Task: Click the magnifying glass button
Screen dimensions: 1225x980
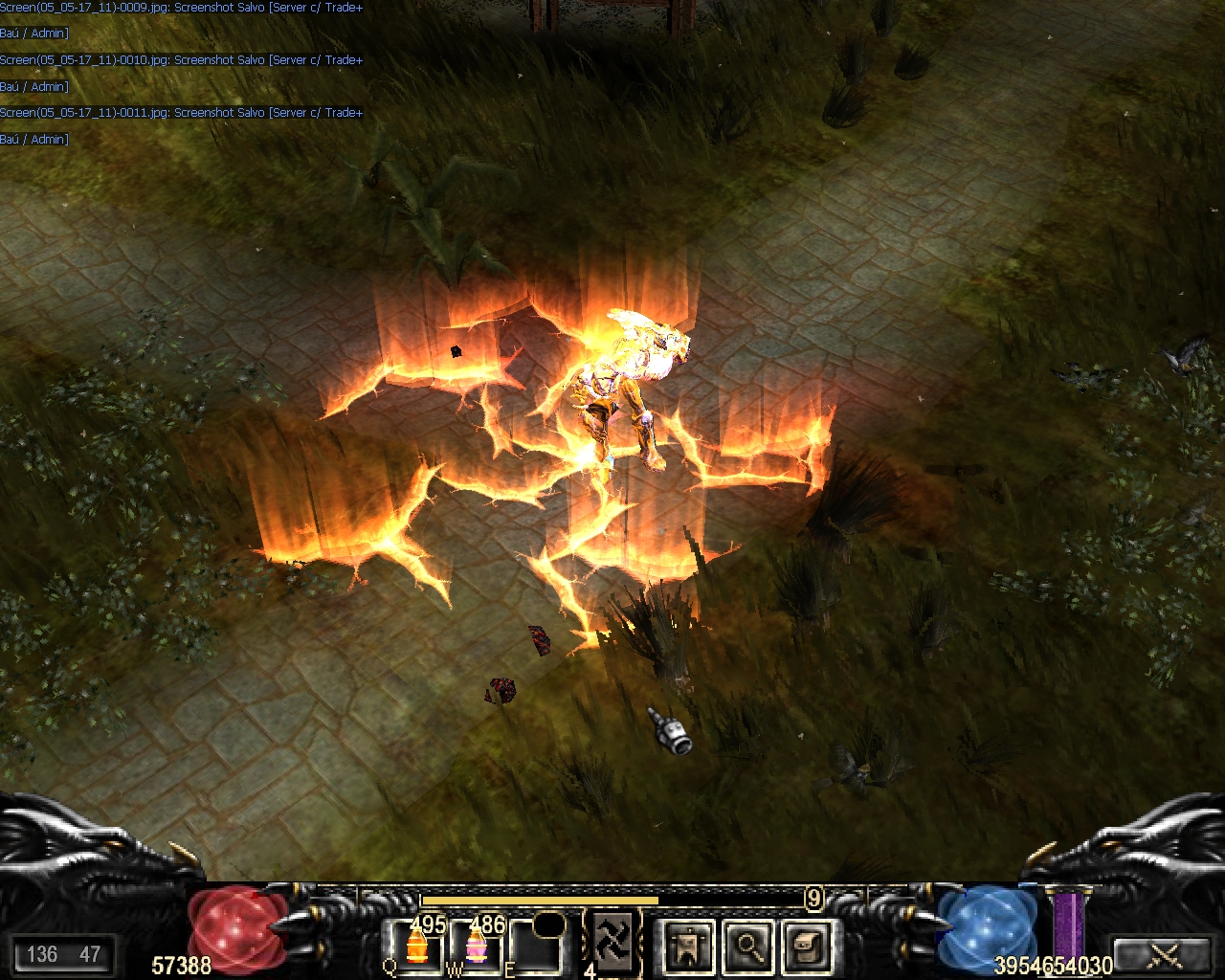Action: (747, 947)
